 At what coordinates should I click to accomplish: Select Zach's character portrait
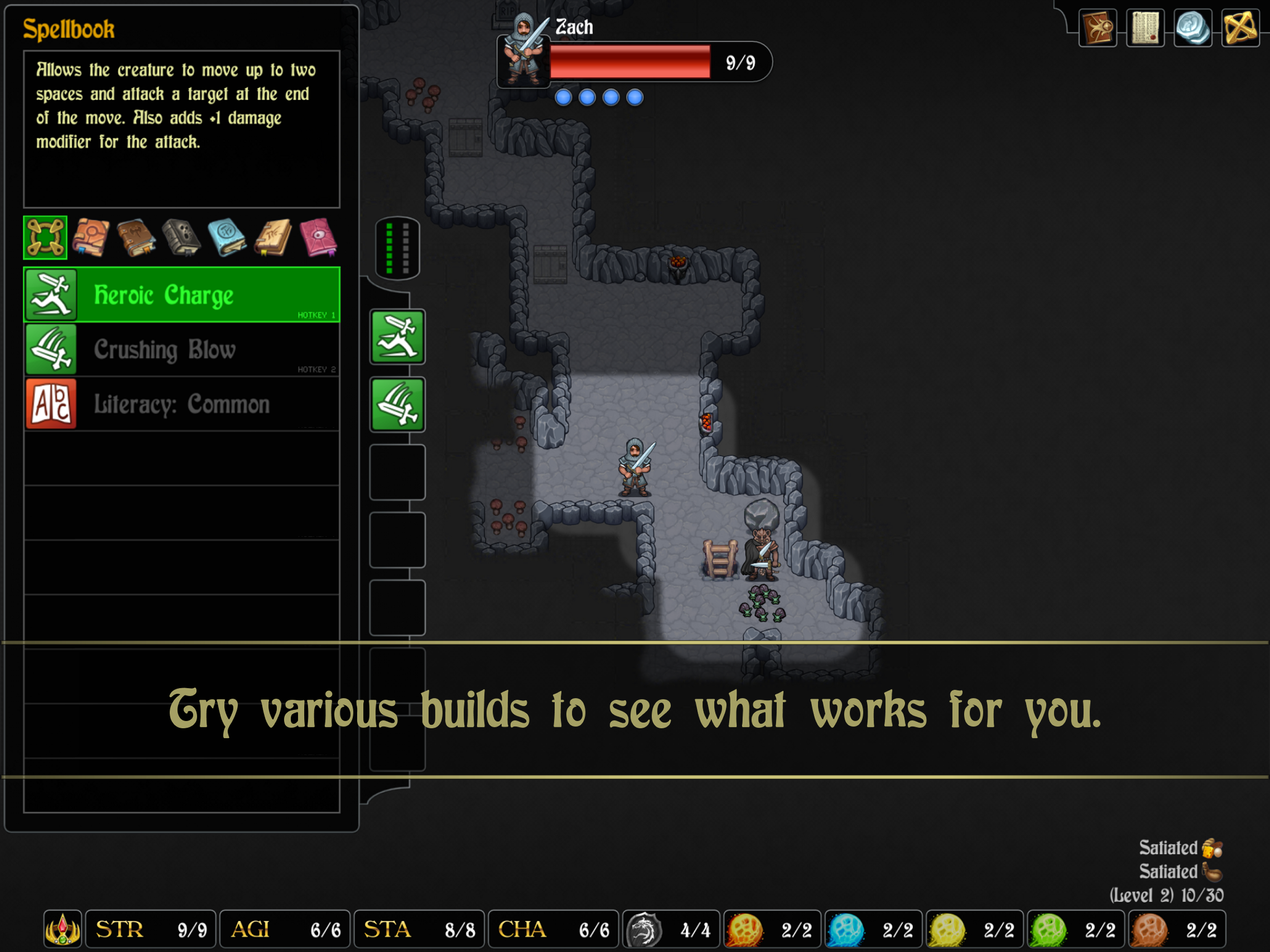point(523,51)
